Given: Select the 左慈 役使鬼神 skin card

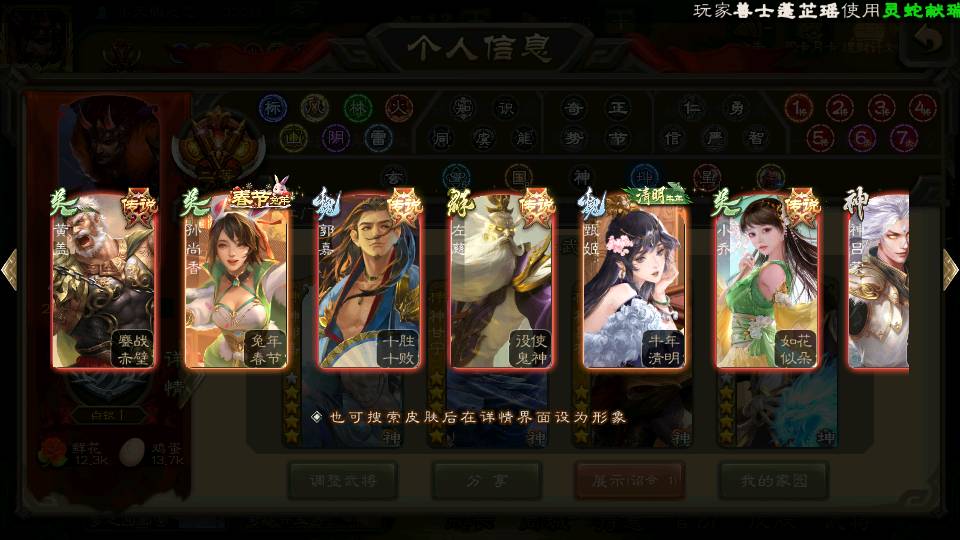Looking at the screenshot, I should coord(500,282).
